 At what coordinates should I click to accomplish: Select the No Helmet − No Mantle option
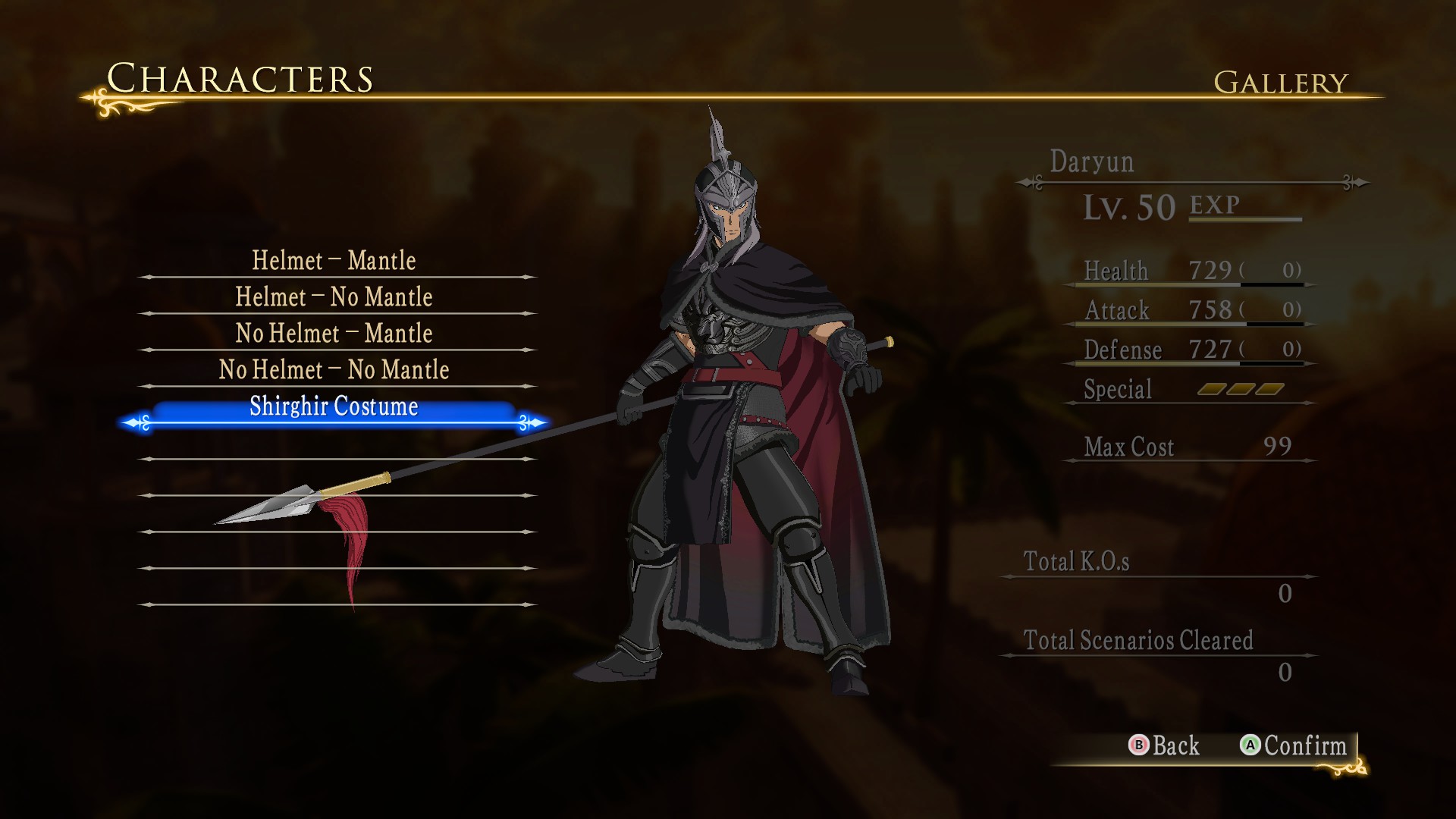pos(334,369)
